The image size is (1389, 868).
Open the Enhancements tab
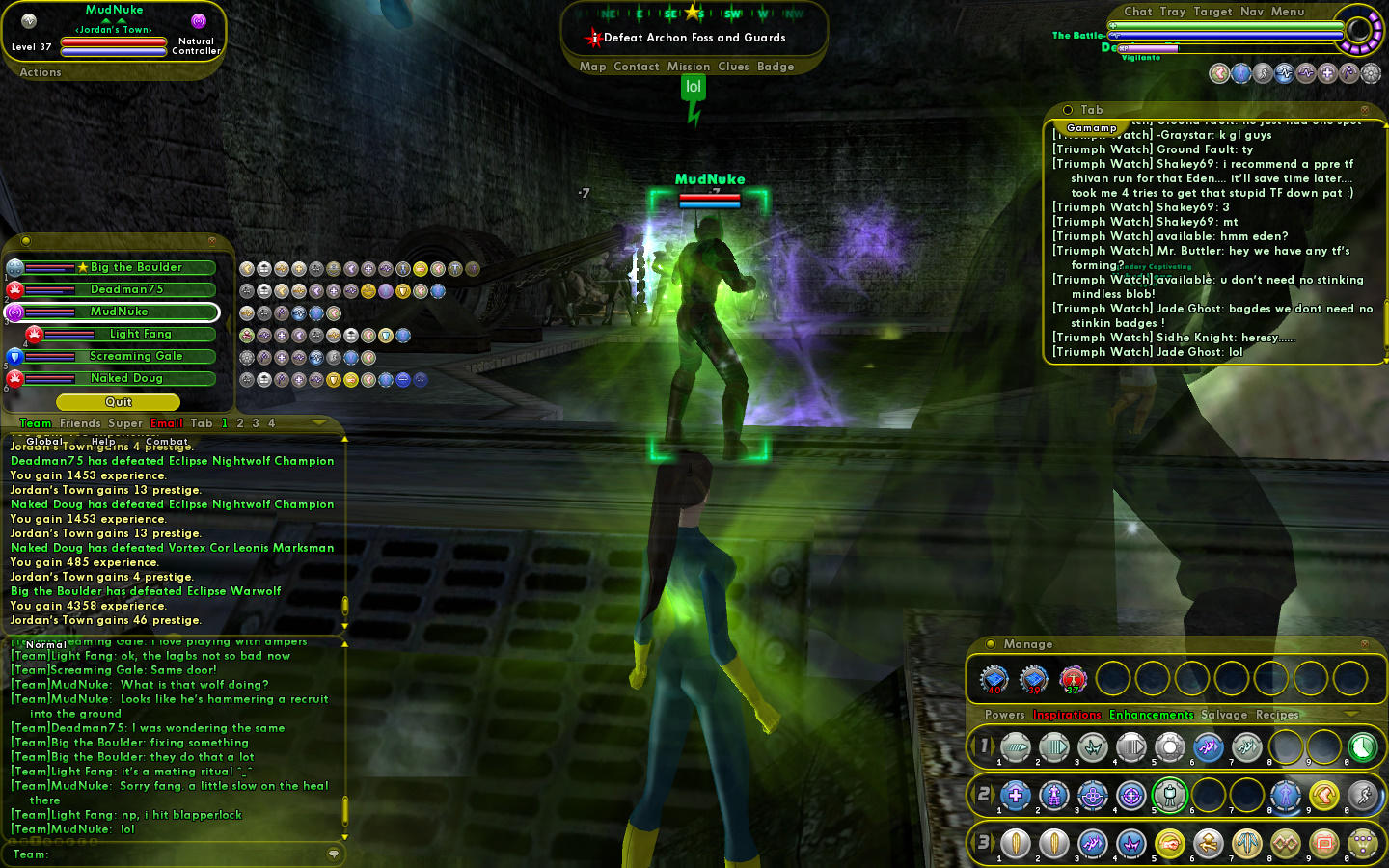[x=1151, y=715]
